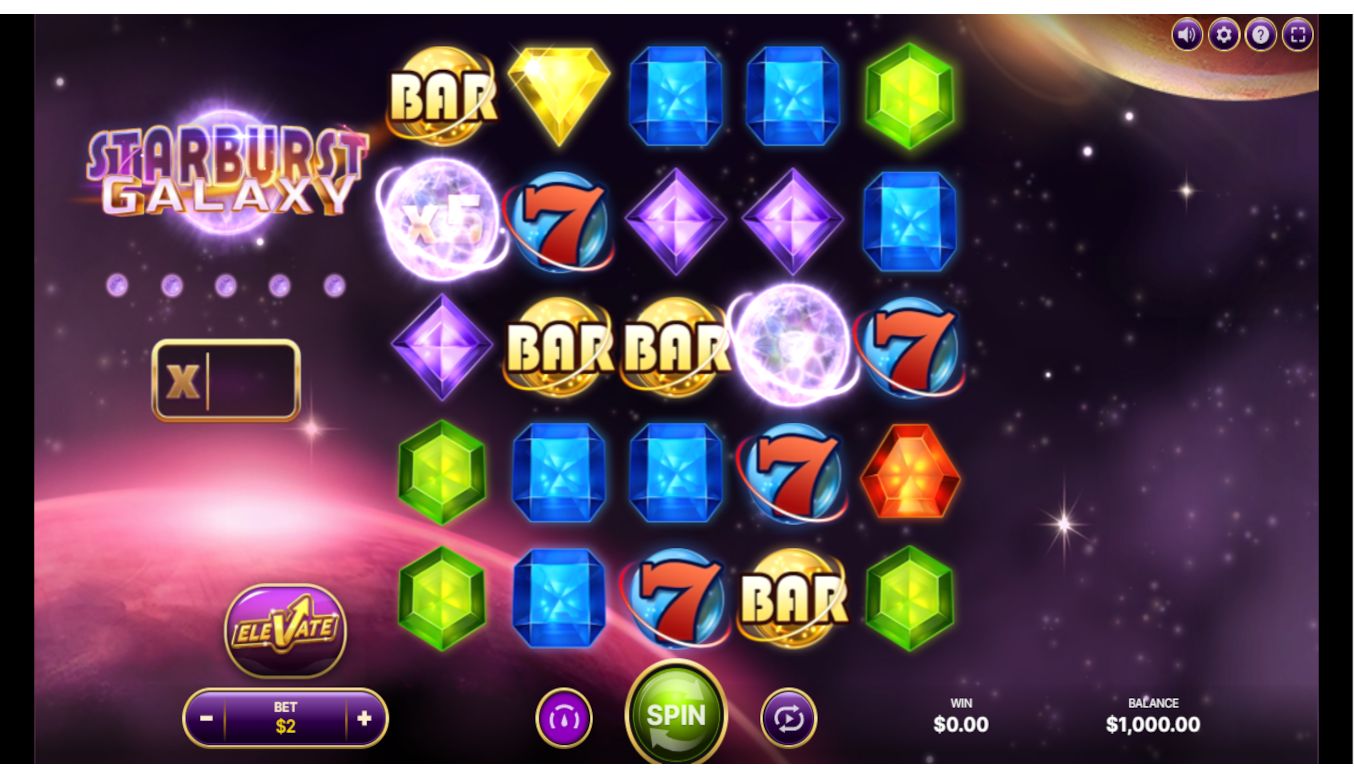Open the gear settings menu

[1224, 35]
